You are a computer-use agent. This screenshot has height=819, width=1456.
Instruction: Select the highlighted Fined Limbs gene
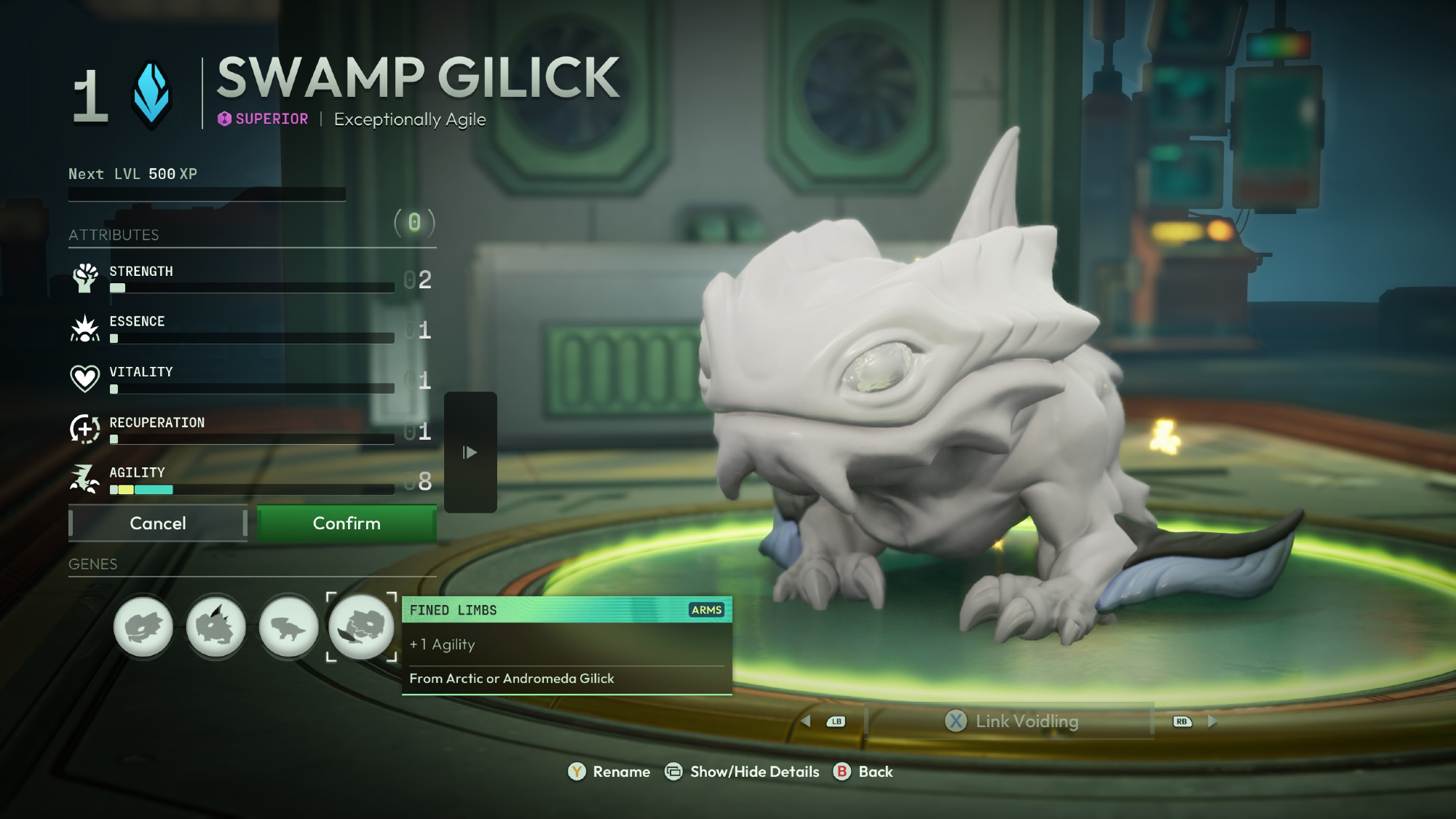(x=362, y=626)
